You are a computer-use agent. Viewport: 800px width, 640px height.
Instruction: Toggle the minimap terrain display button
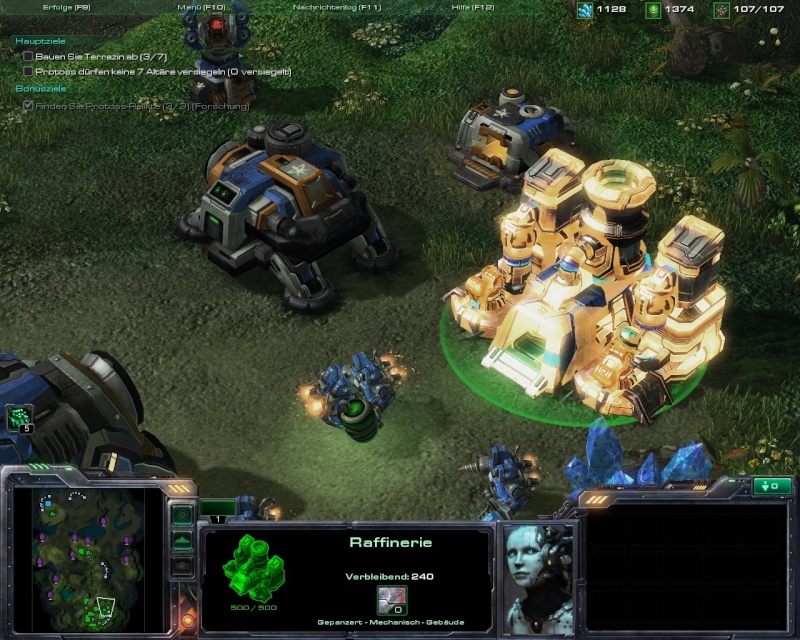point(183,541)
